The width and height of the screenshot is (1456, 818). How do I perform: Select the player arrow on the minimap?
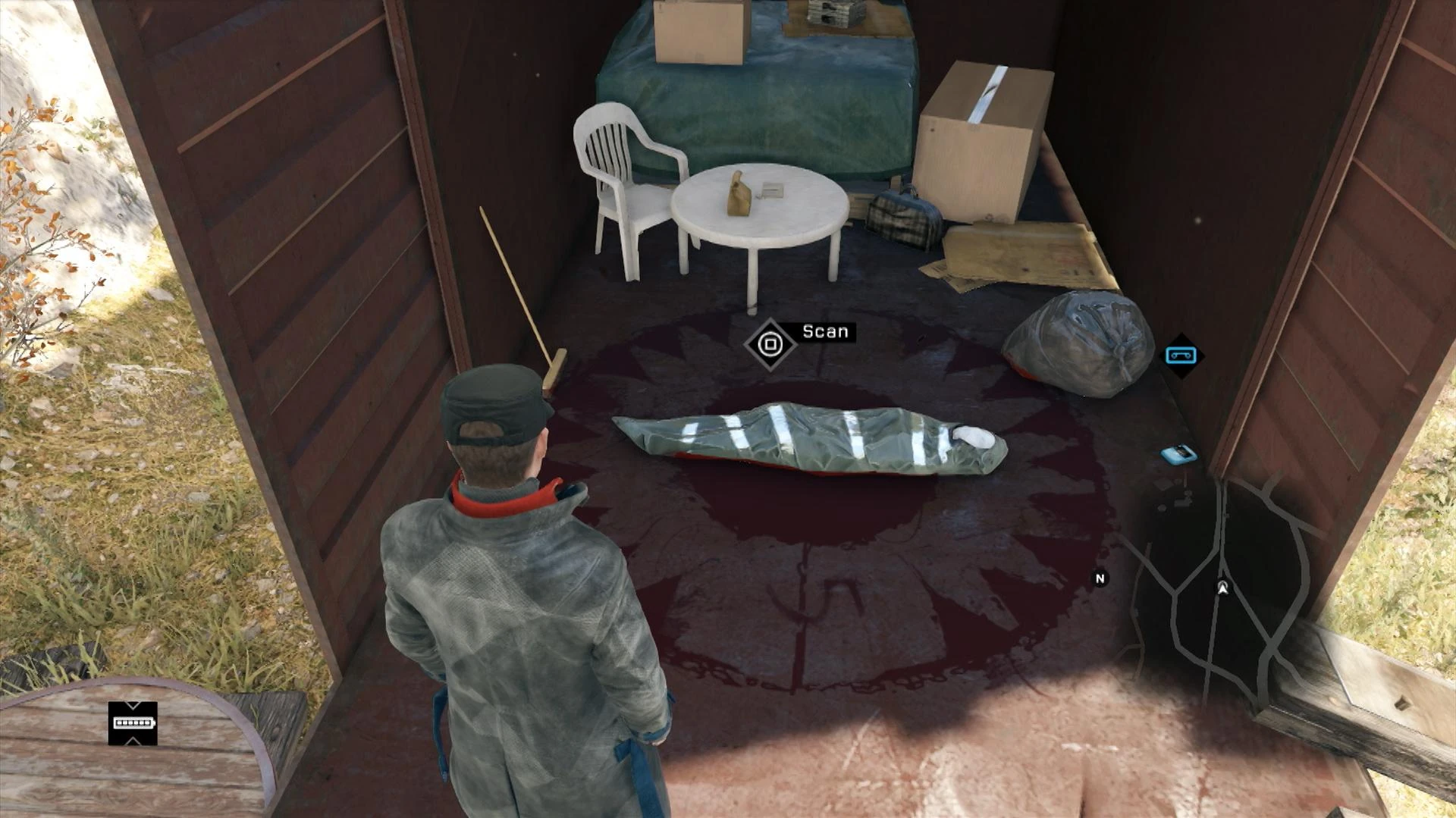coord(1223,587)
